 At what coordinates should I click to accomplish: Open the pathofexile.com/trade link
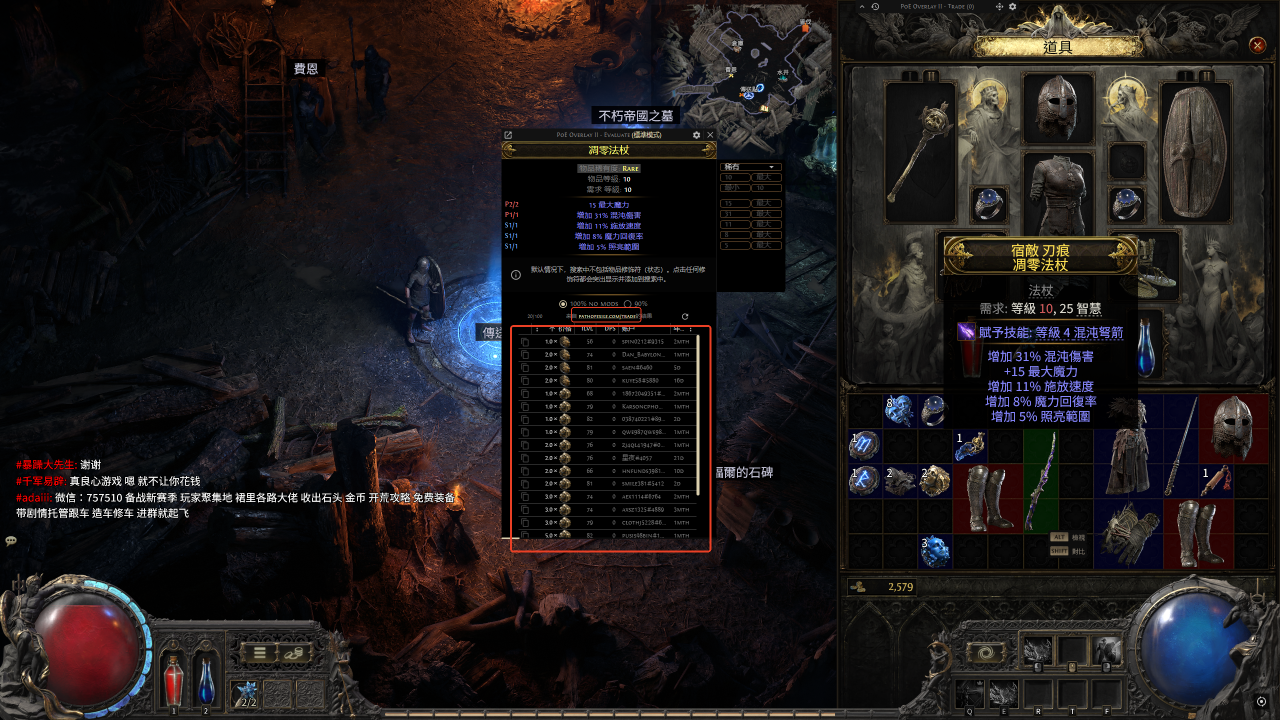point(609,316)
